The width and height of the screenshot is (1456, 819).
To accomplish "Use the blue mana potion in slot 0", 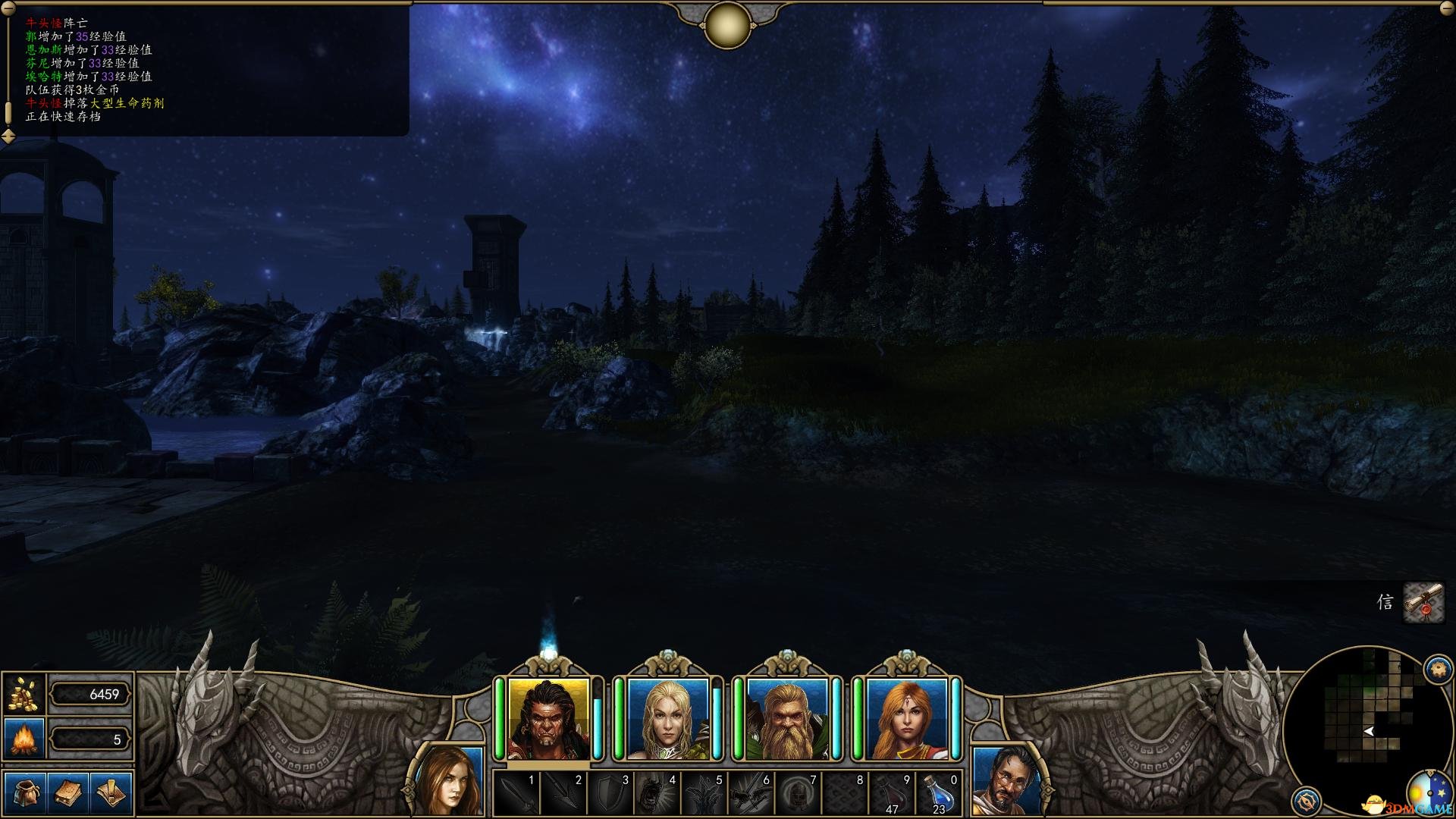I will 940,794.
